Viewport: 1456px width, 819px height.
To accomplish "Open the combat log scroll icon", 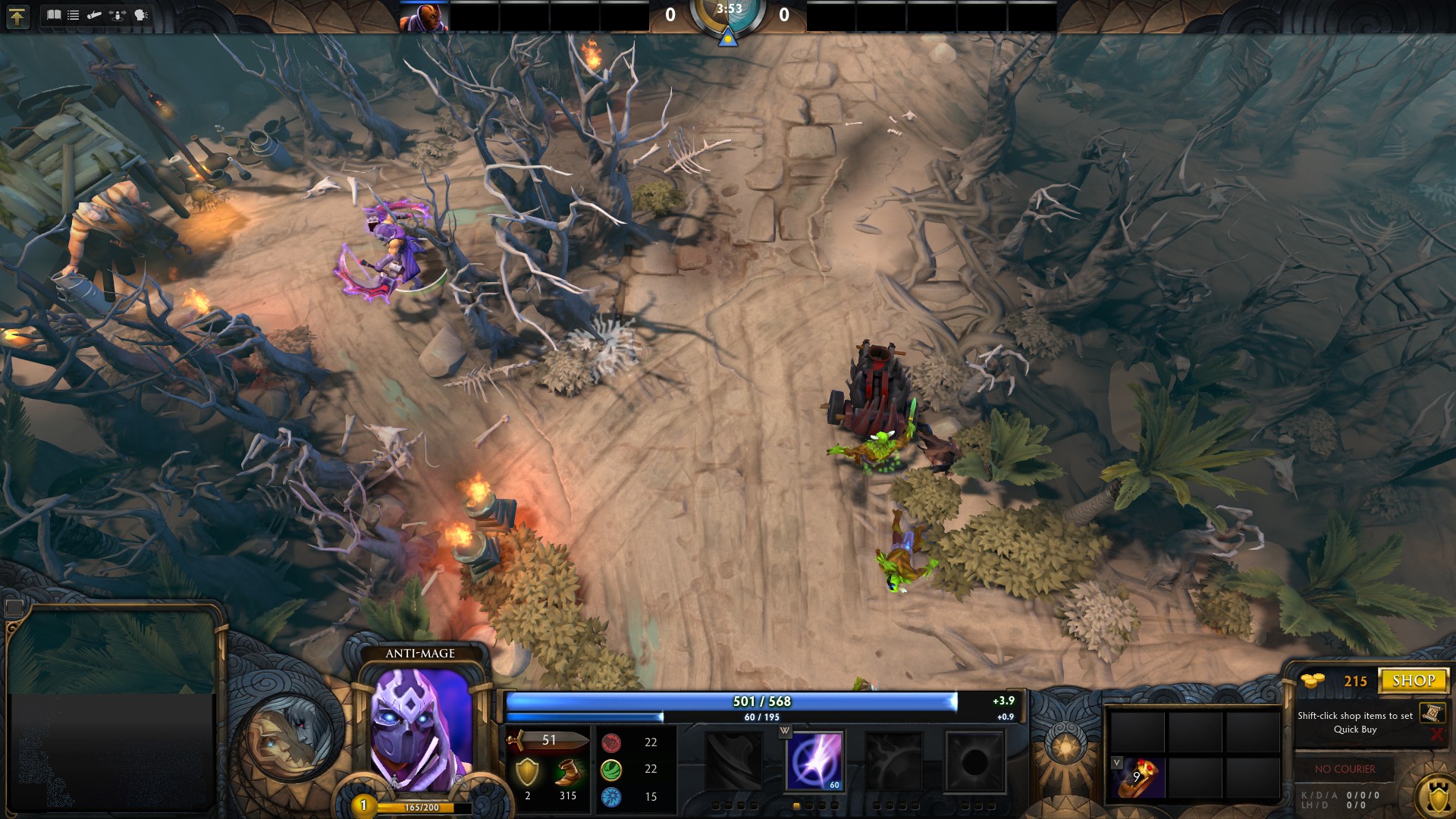I will point(95,15).
